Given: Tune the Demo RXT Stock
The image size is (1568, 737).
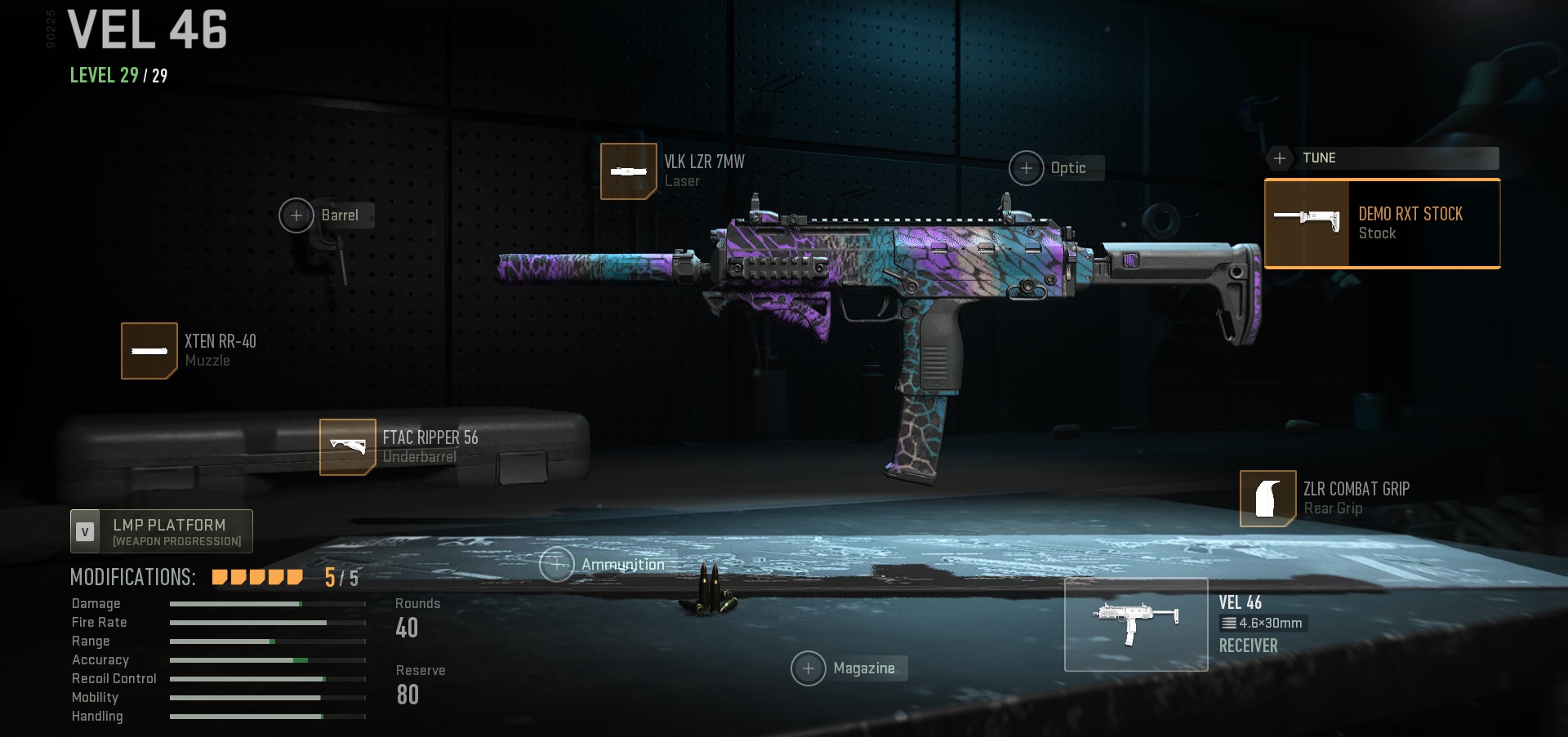Looking at the screenshot, I should pos(1382,158).
